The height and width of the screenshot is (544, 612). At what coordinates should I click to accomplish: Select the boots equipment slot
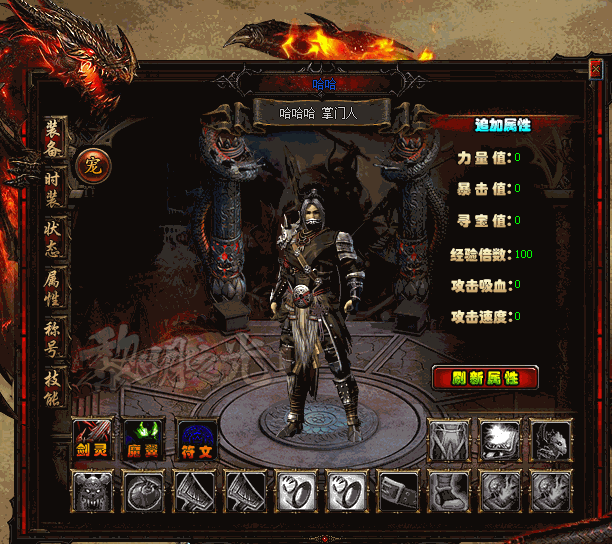pos(449,491)
